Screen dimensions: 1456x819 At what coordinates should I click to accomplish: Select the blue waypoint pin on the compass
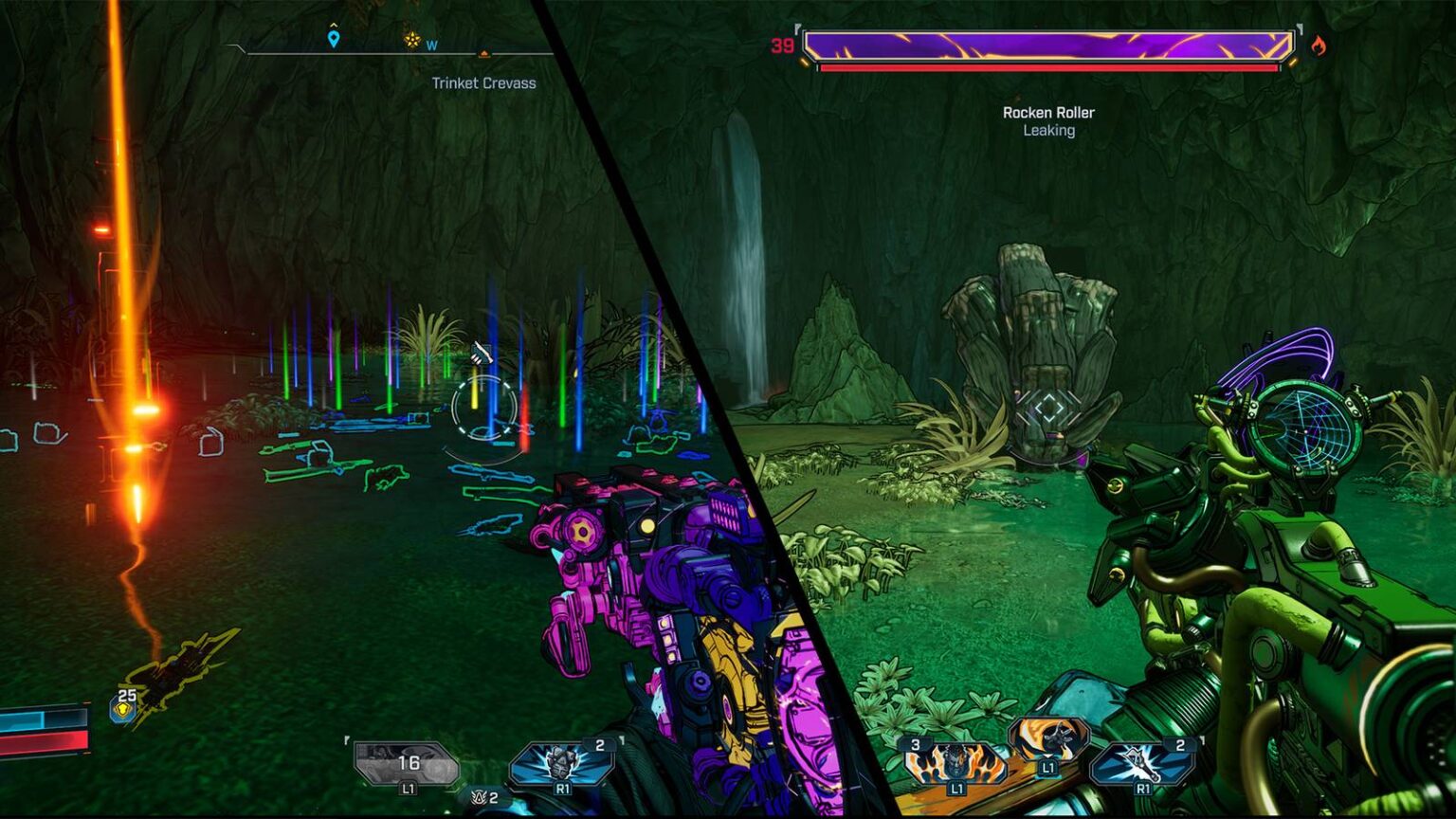[x=333, y=38]
